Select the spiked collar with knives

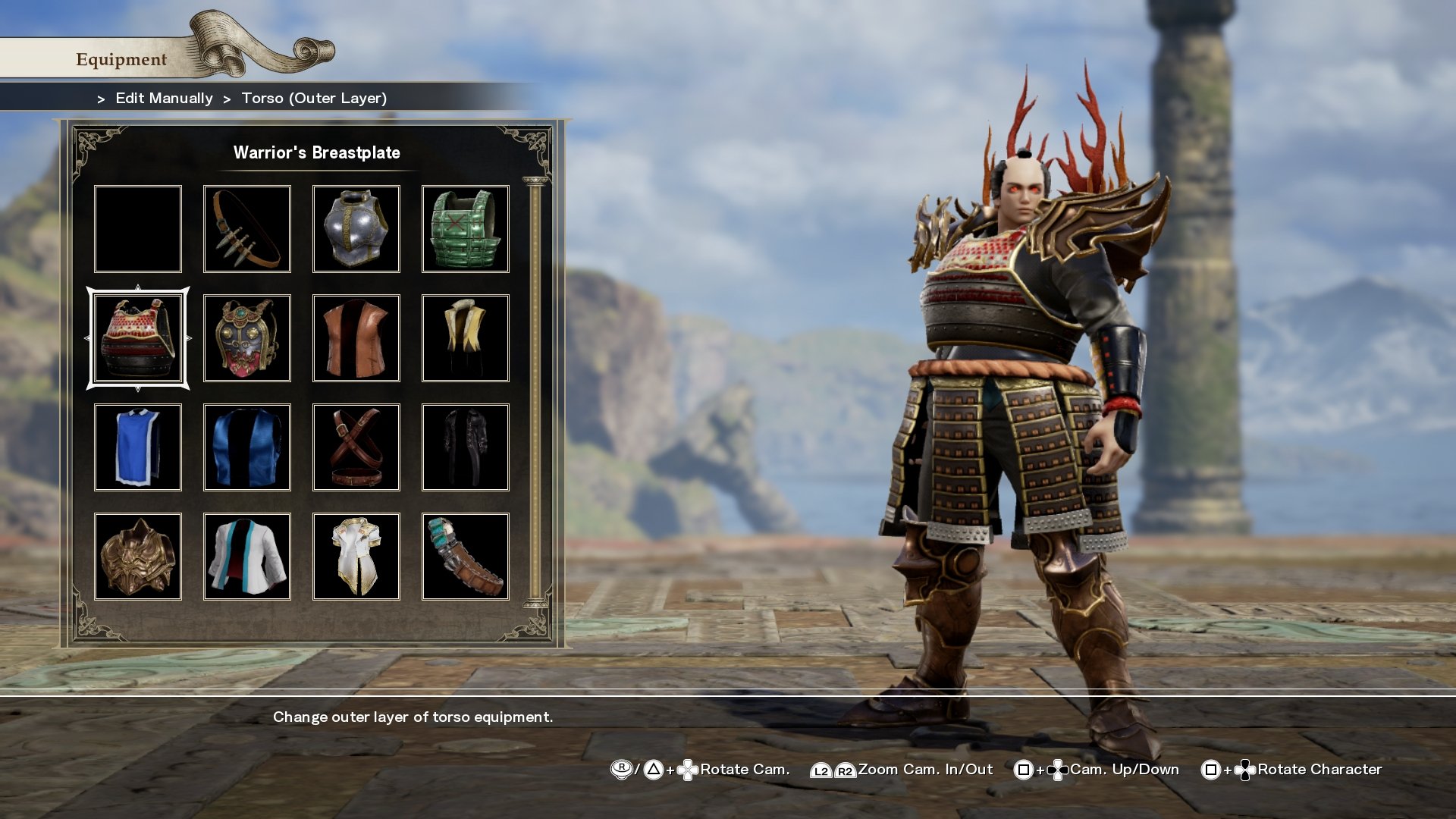[247, 227]
